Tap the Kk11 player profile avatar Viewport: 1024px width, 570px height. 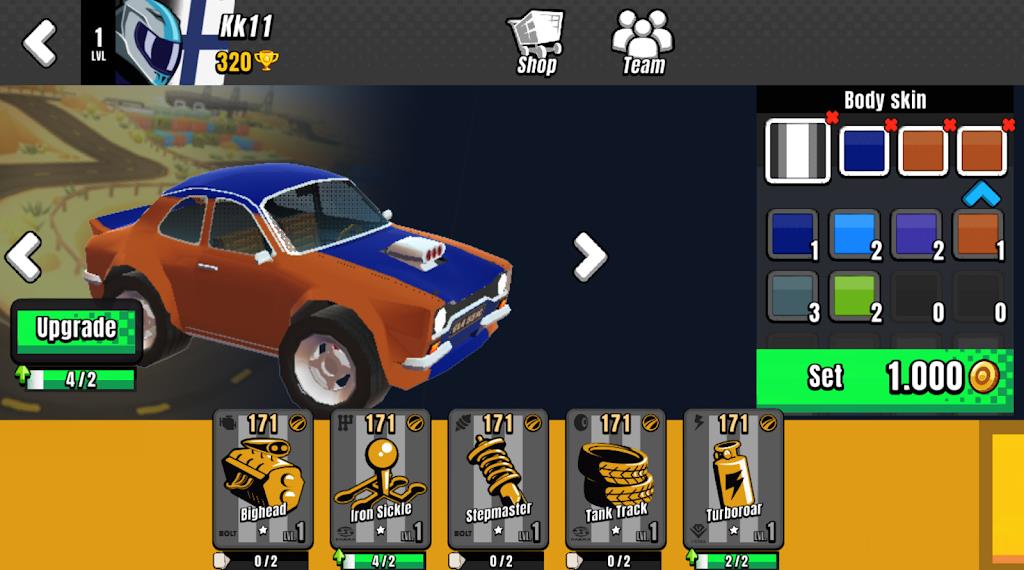148,42
